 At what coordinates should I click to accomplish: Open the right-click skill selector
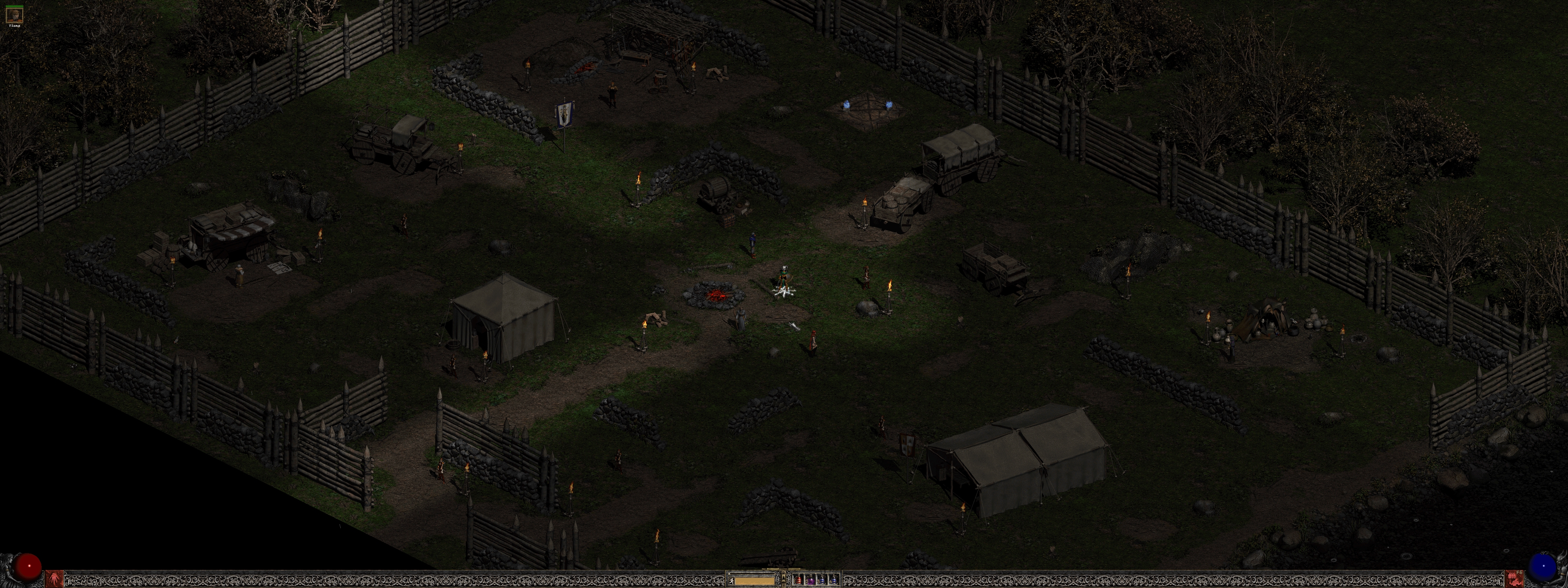(1514, 578)
